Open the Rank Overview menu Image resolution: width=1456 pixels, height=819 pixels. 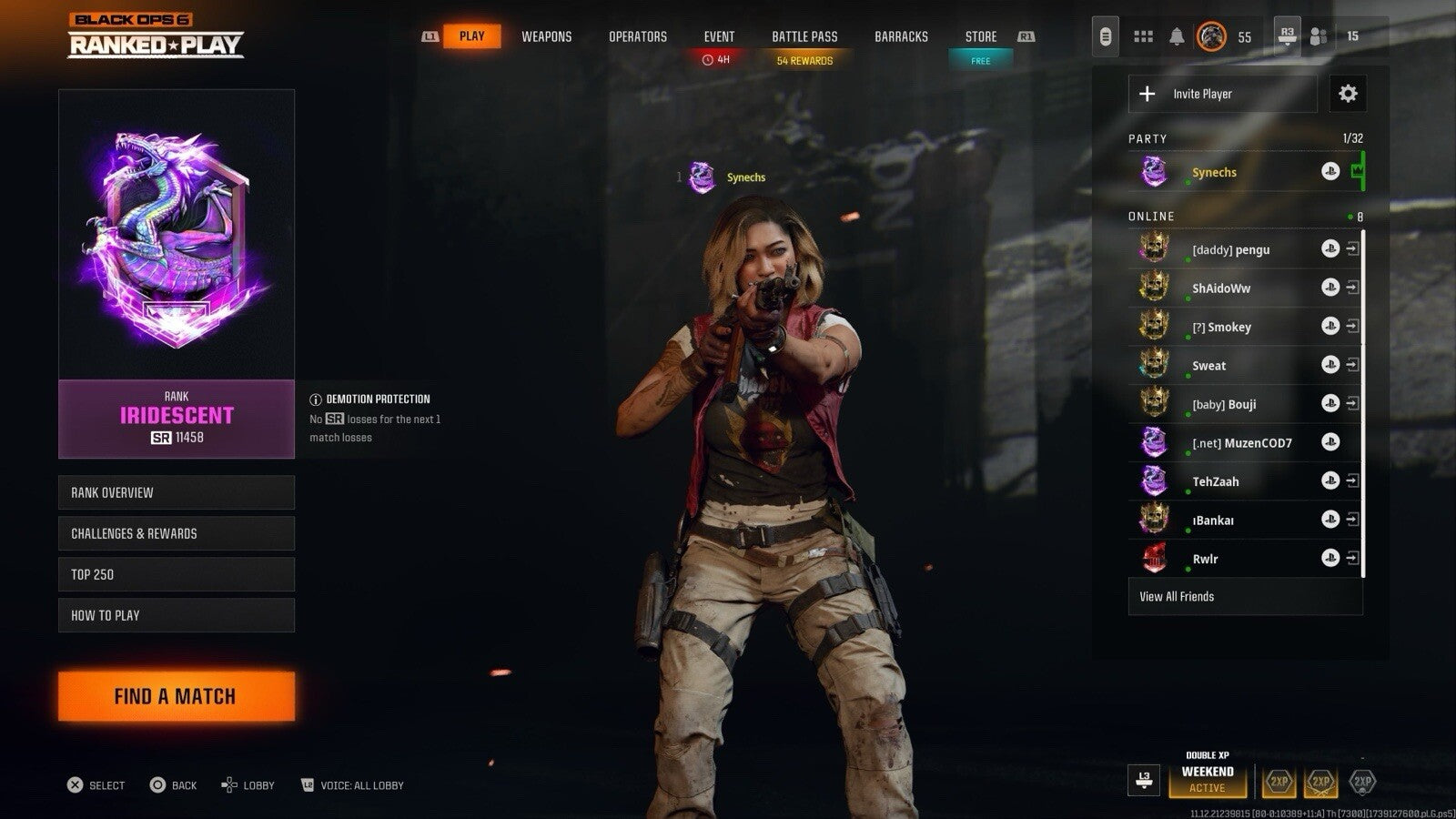(x=177, y=492)
